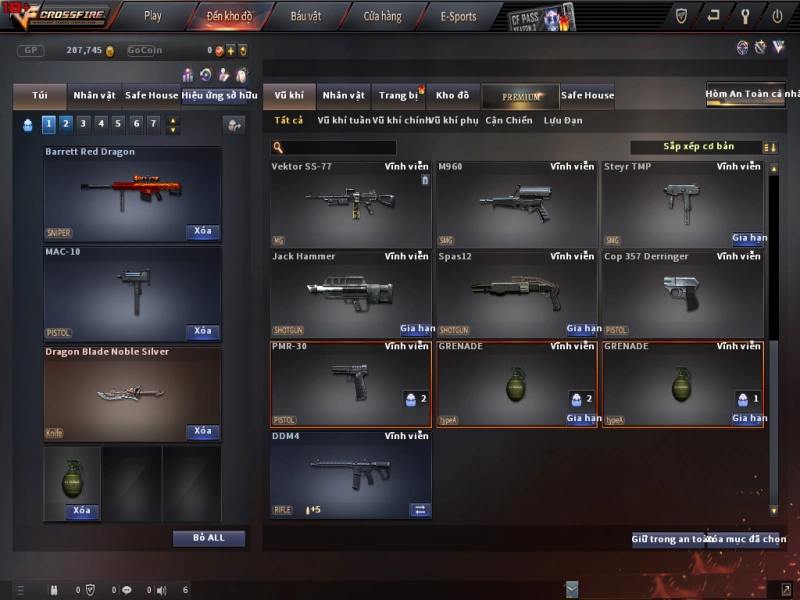Remove the Barrett Red Dragon with Xóa
800x600 pixels.
point(203,231)
